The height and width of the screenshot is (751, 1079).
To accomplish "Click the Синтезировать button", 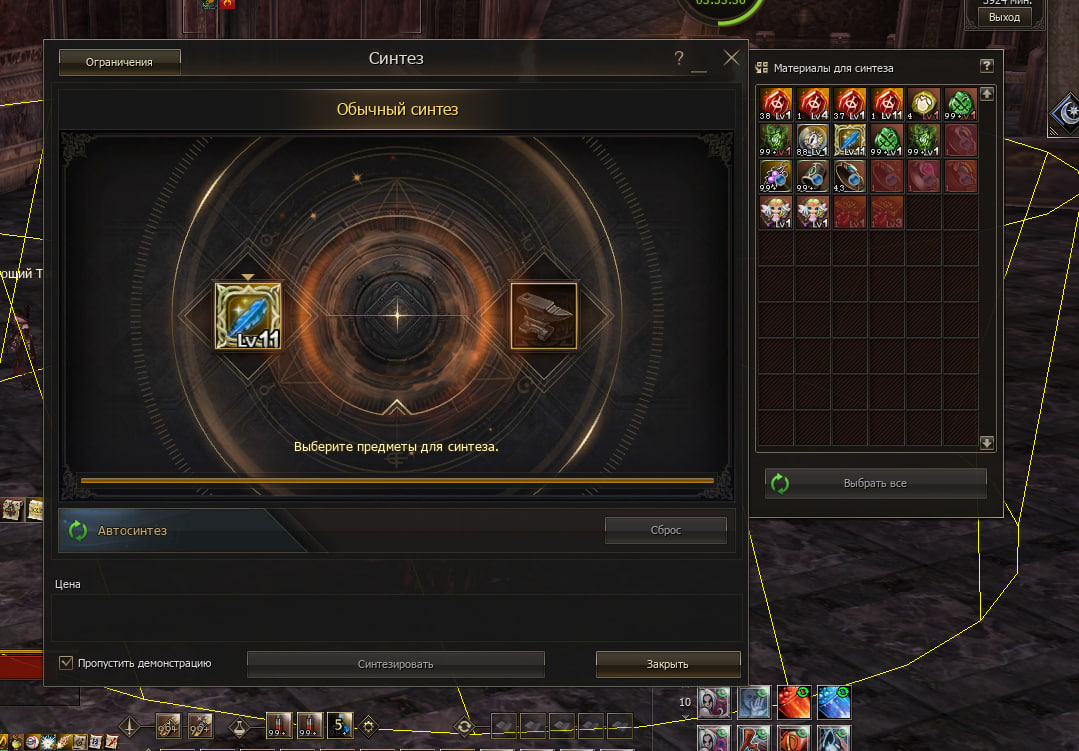I will (x=395, y=664).
